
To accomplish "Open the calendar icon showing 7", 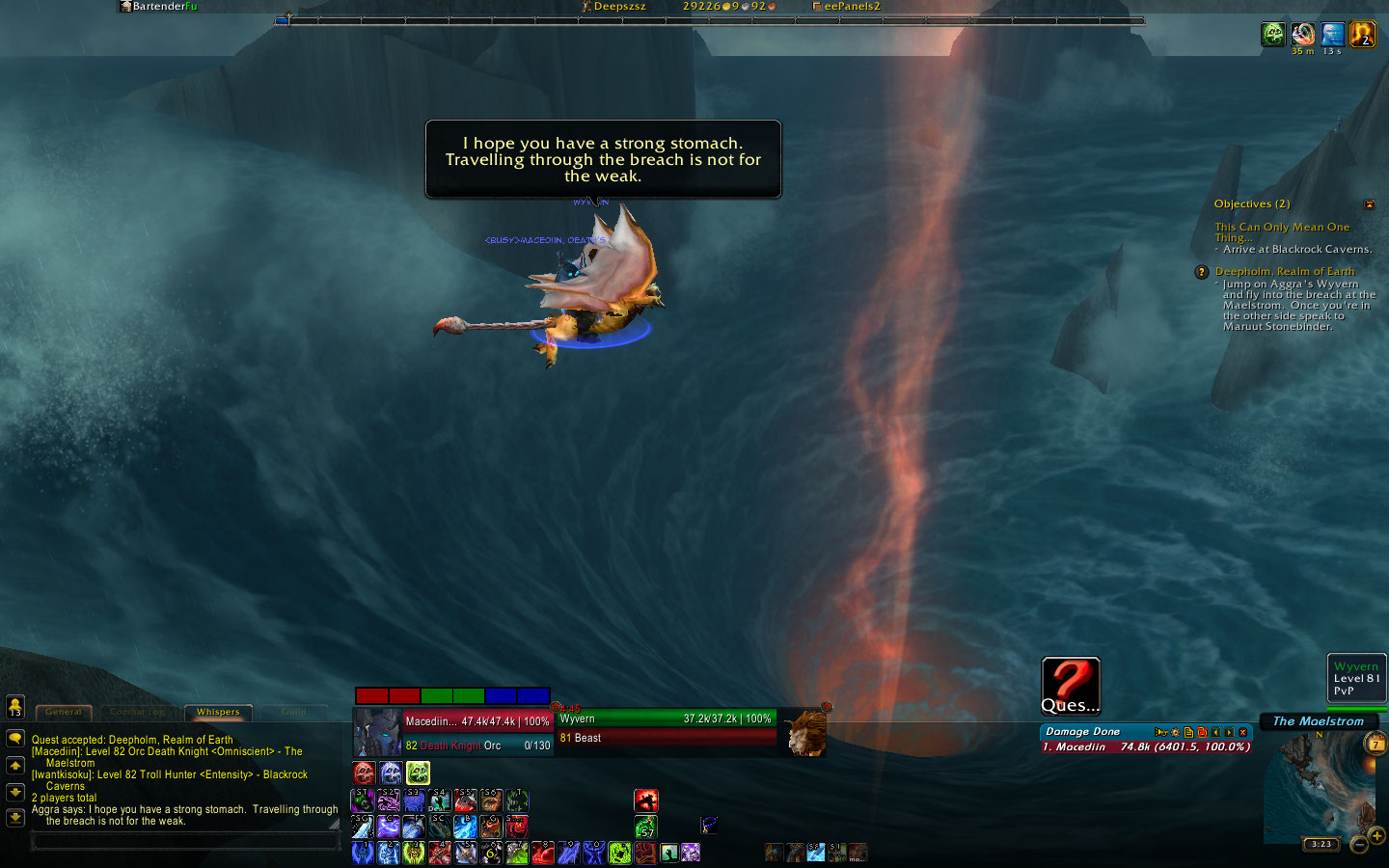I will tap(1375, 744).
